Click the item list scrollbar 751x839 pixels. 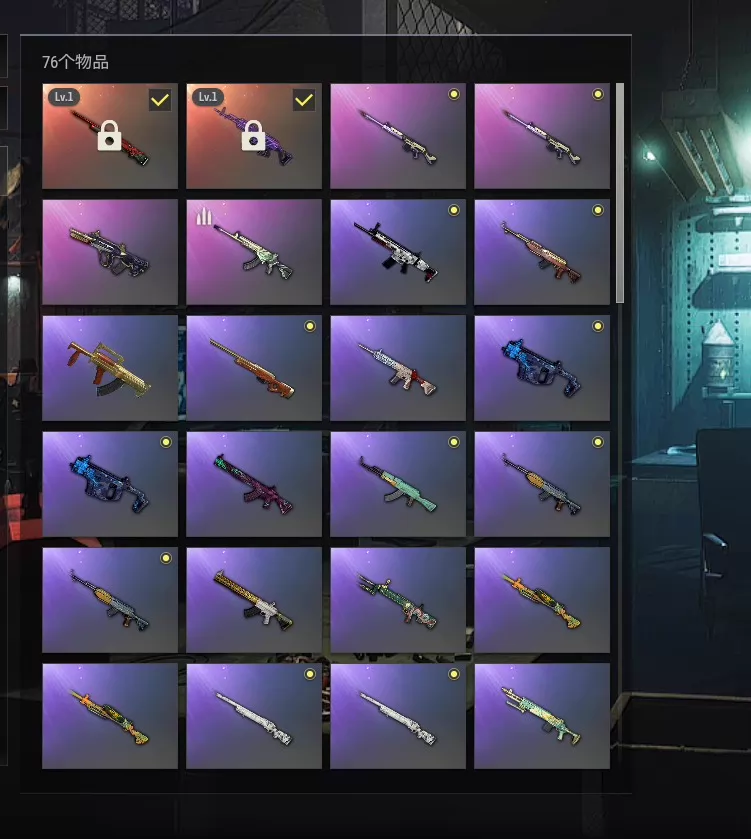pyautogui.click(x=620, y=190)
